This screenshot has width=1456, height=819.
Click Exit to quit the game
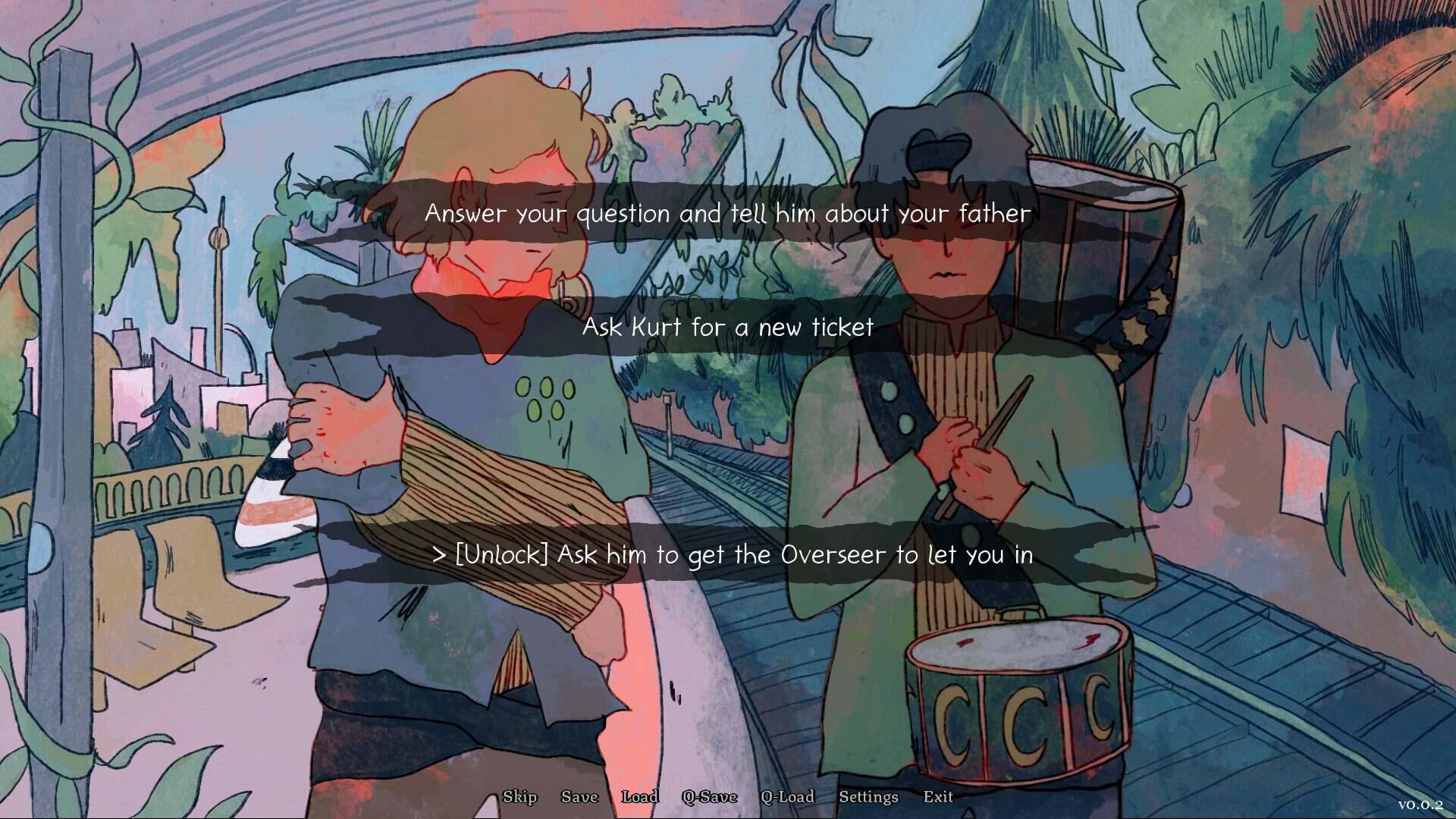tap(938, 797)
